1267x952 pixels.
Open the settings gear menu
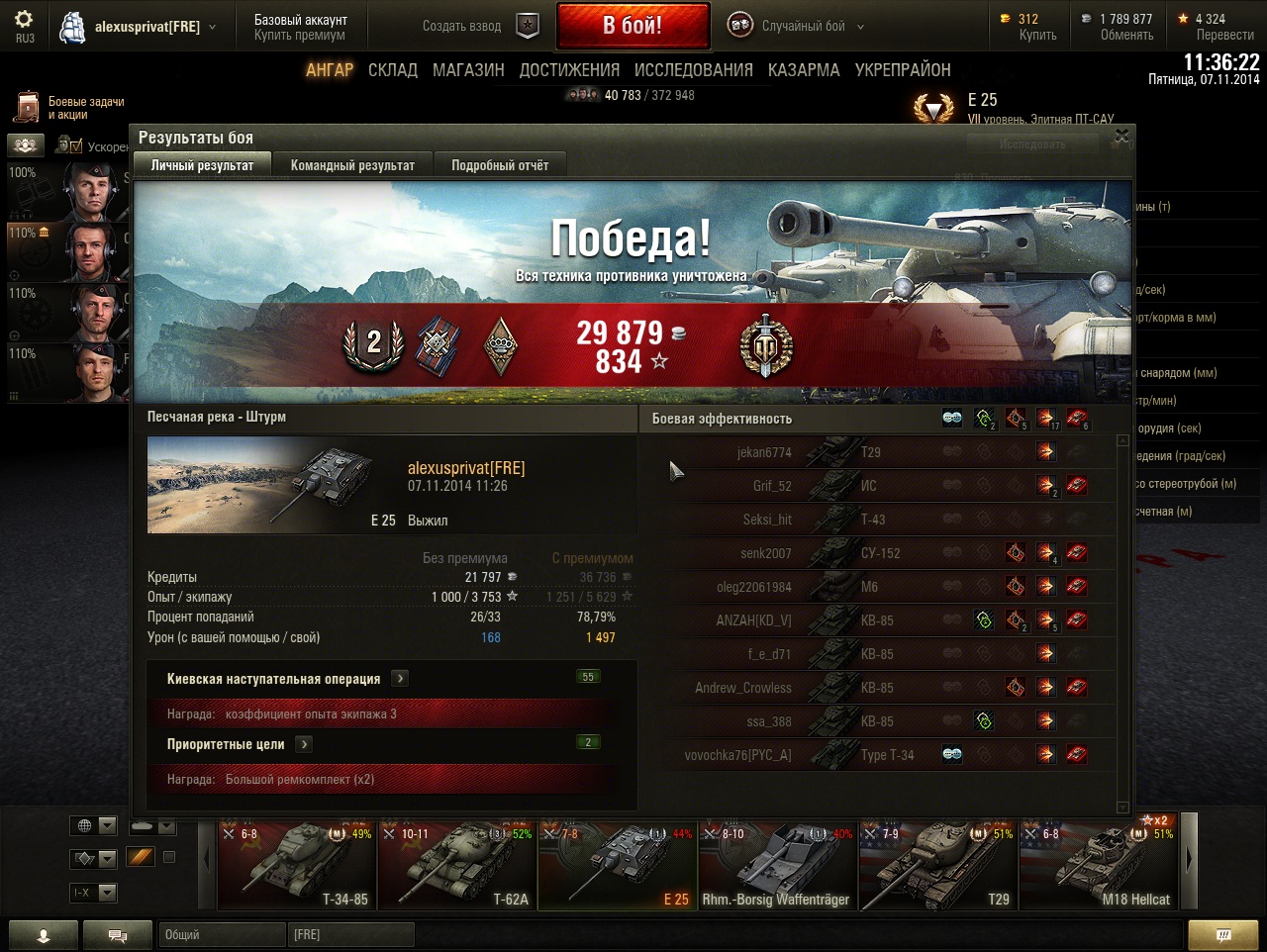coord(24,24)
